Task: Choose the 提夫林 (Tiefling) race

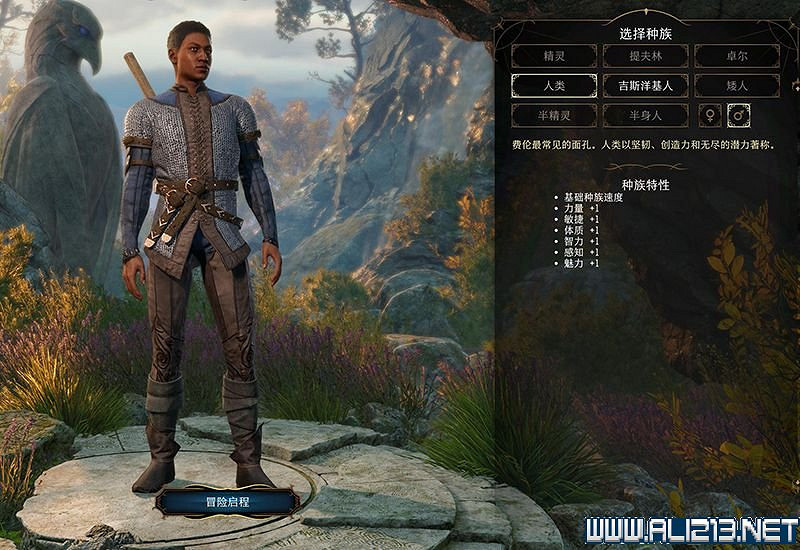Action: [645, 56]
